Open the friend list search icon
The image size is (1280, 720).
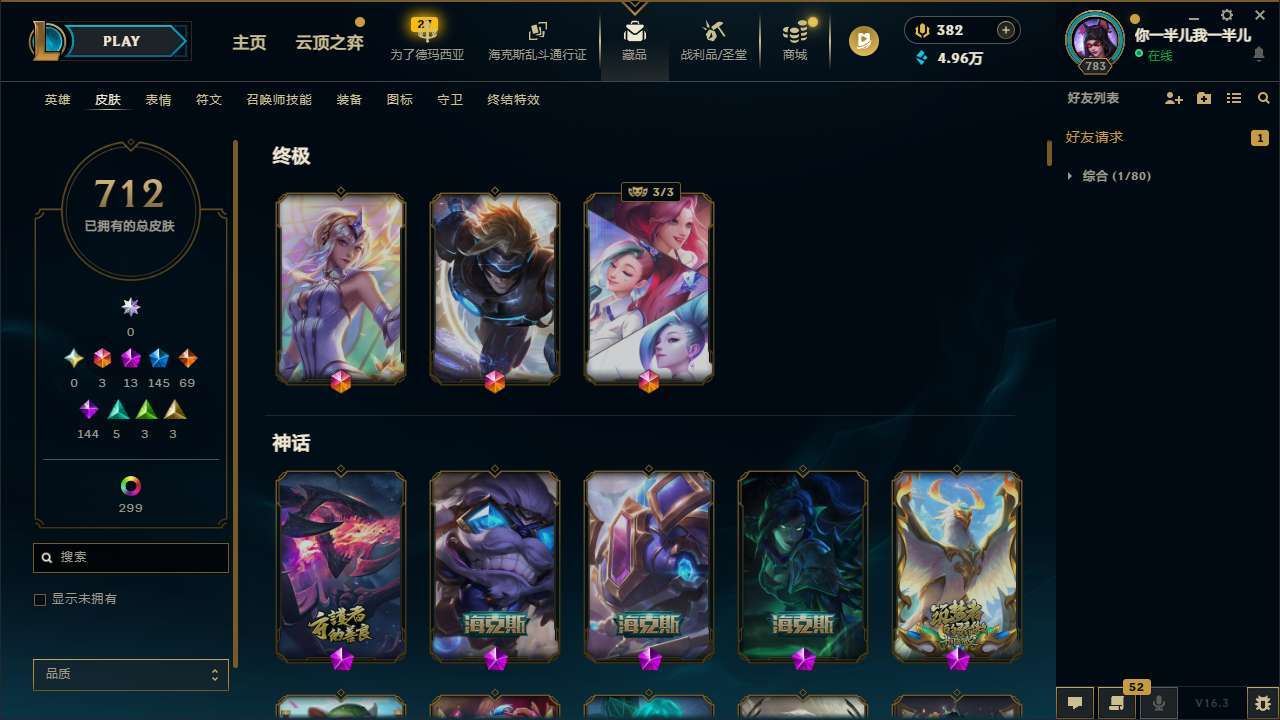tap(1263, 98)
